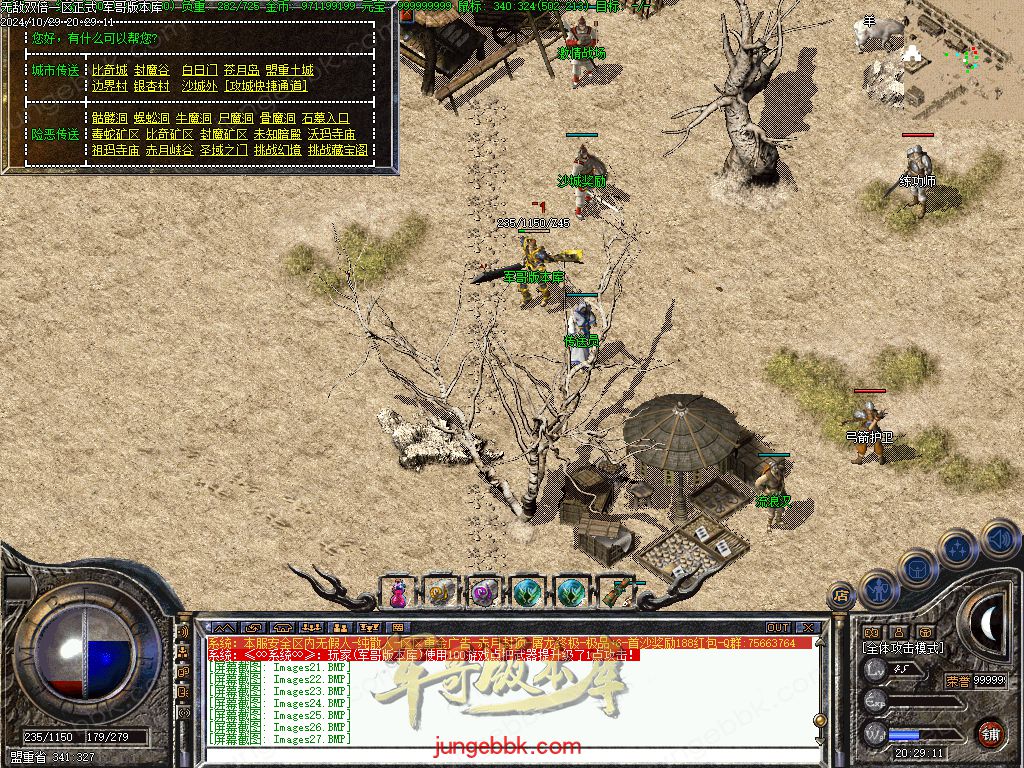Teleport to the 骷髅洞 dungeon
1024x768 pixels.
pos(110,118)
